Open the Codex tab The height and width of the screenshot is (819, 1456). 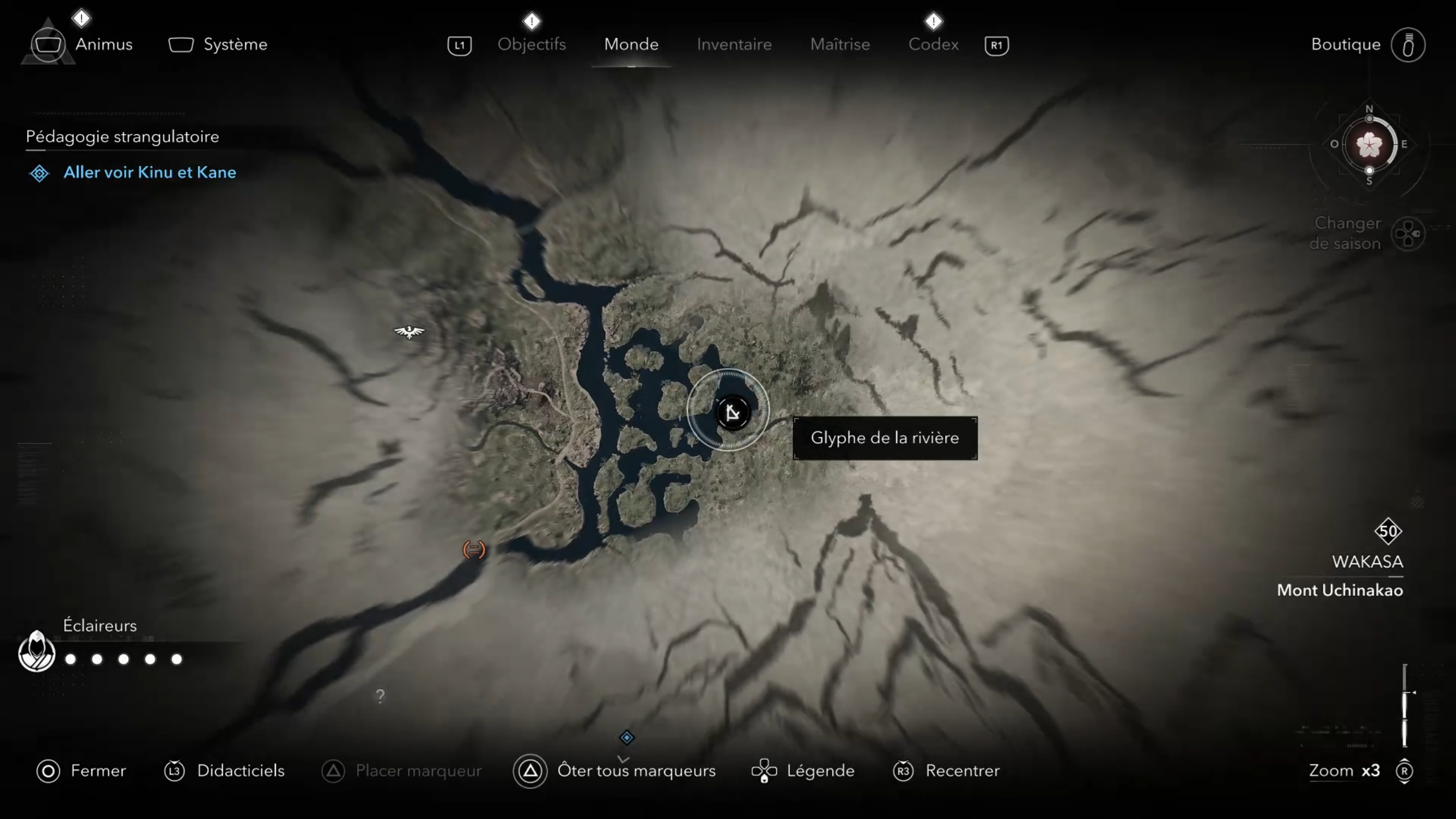(x=933, y=44)
